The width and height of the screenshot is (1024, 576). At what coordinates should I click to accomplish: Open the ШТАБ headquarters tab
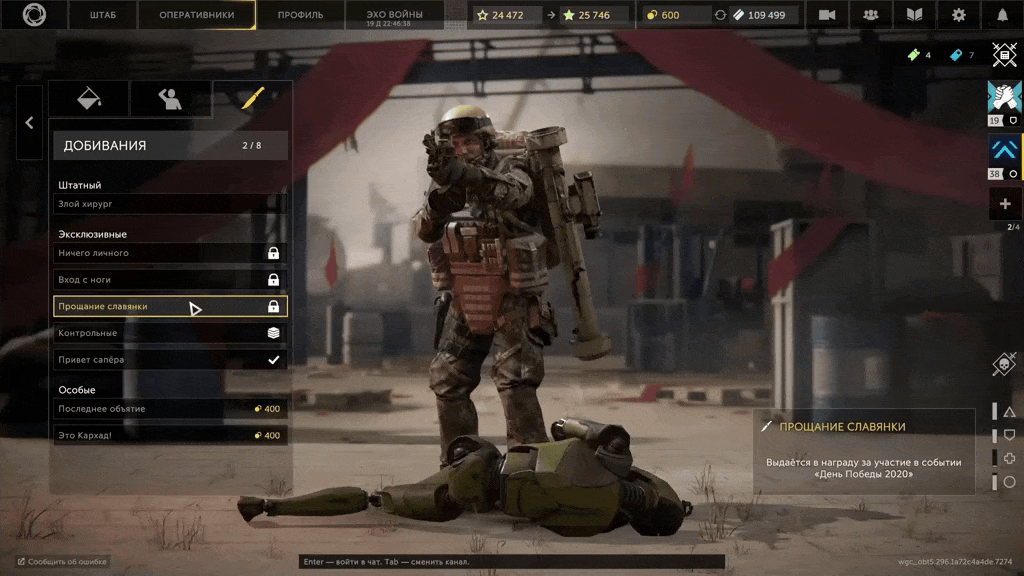(x=102, y=15)
